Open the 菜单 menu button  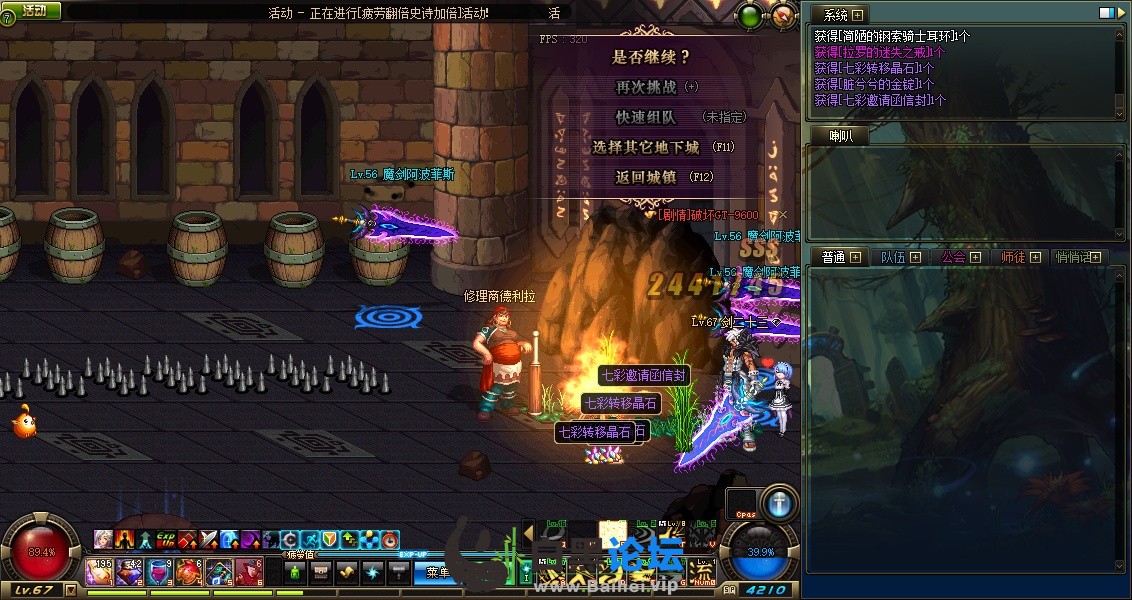pyautogui.click(x=437, y=572)
